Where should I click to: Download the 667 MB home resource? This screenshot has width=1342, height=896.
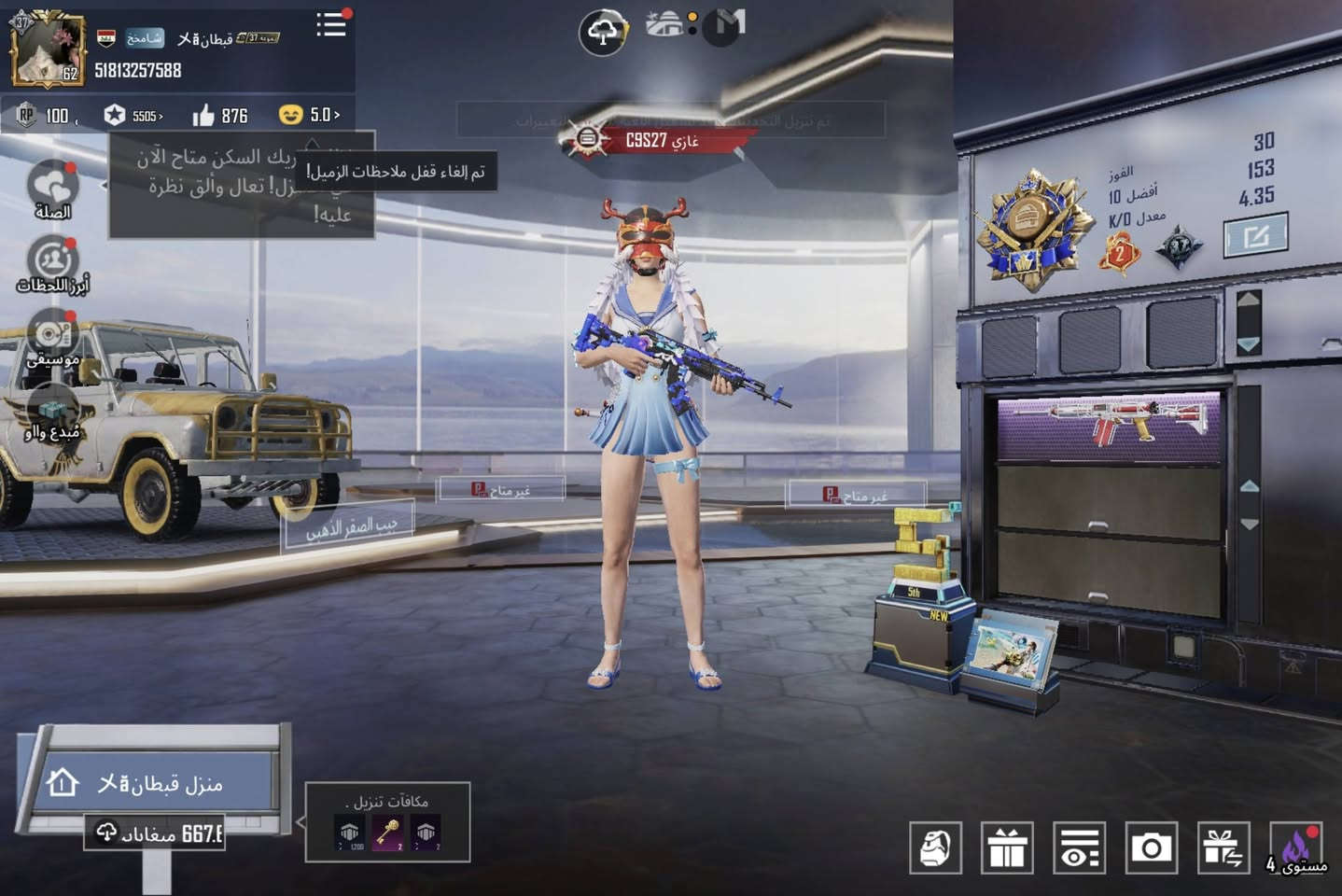[x=155, y=833]
